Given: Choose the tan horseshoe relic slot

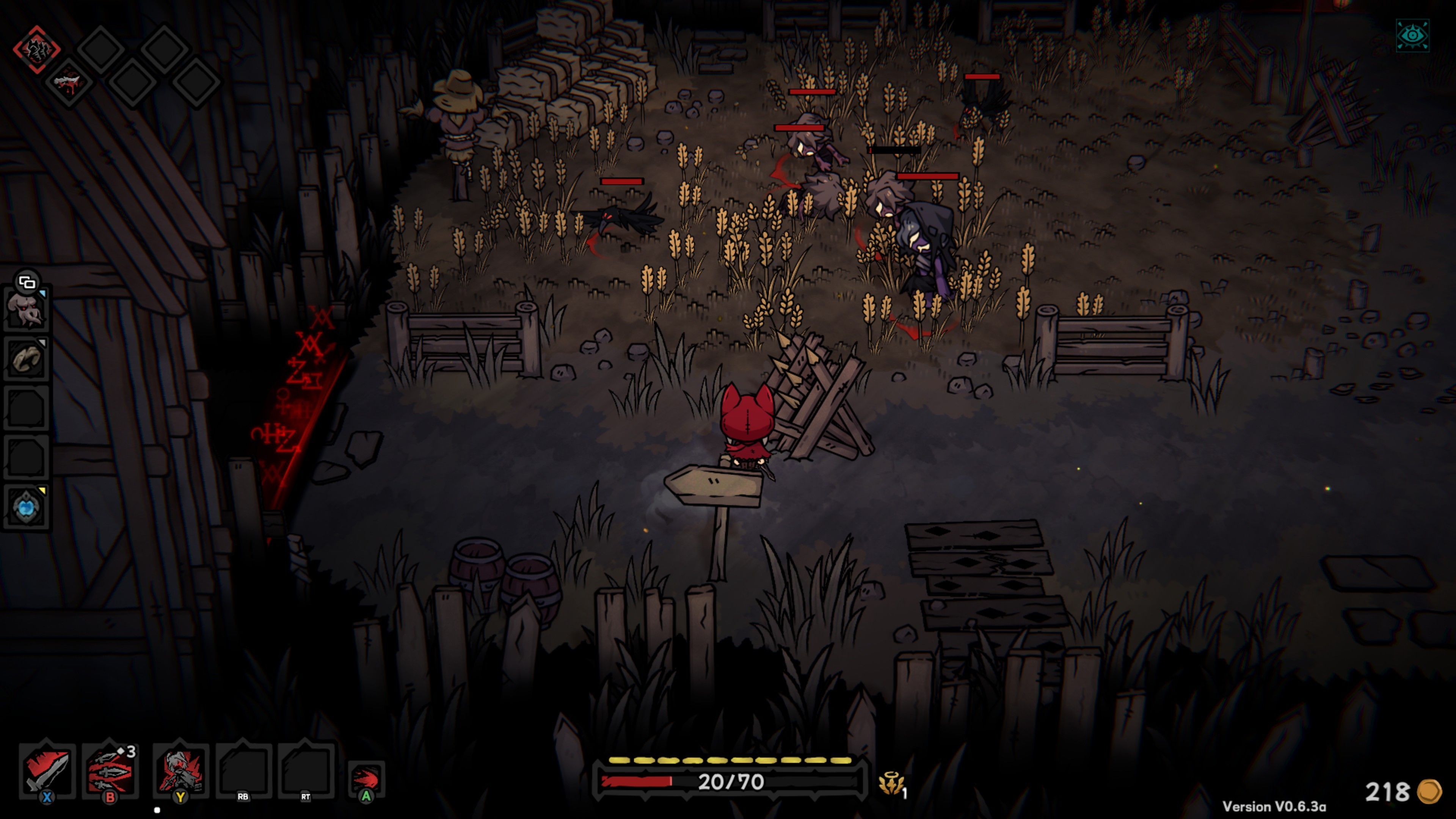Looking at the screenshot, I should coord(26,359).
